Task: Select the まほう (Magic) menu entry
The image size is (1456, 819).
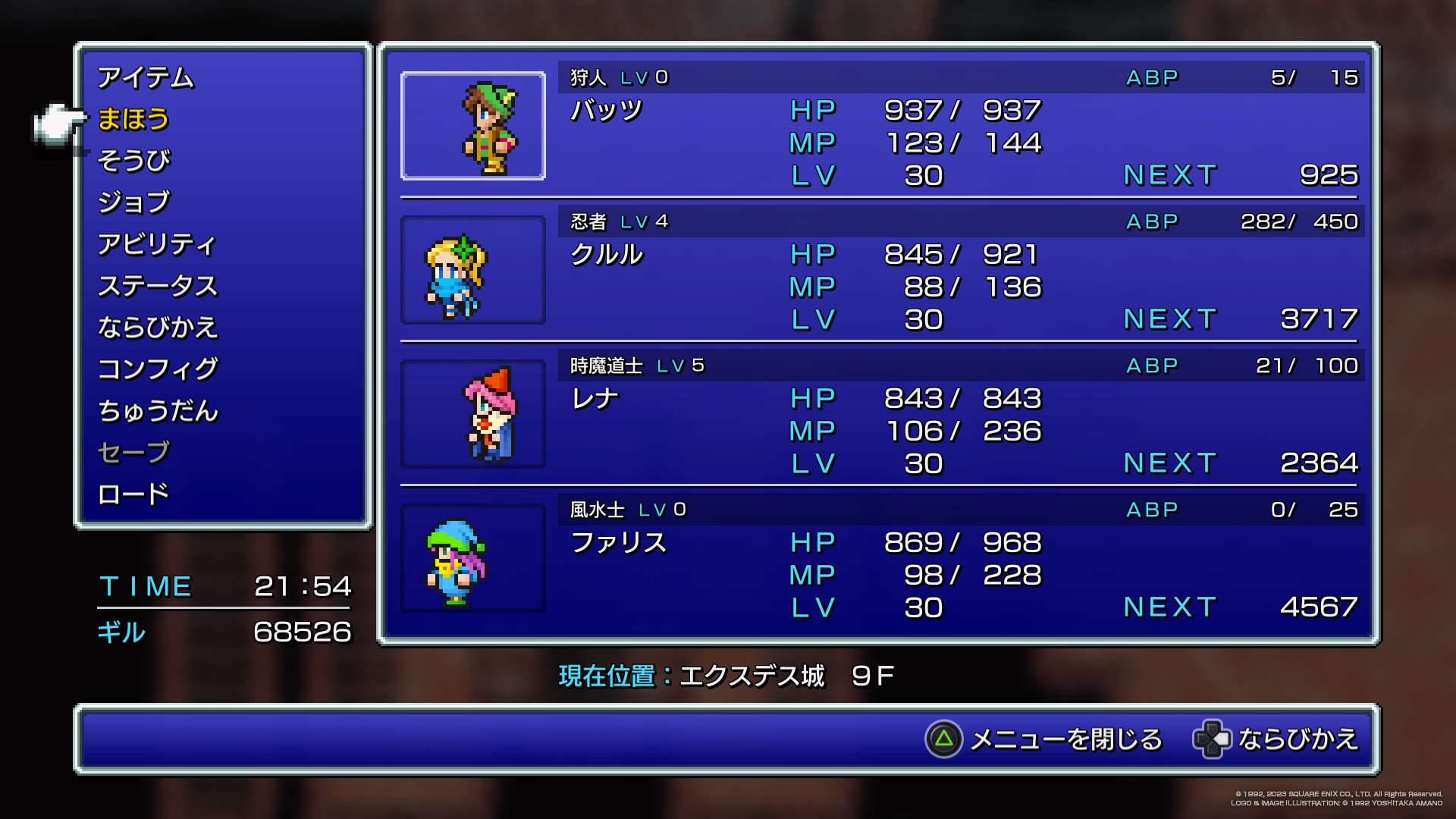Action: 133,119
